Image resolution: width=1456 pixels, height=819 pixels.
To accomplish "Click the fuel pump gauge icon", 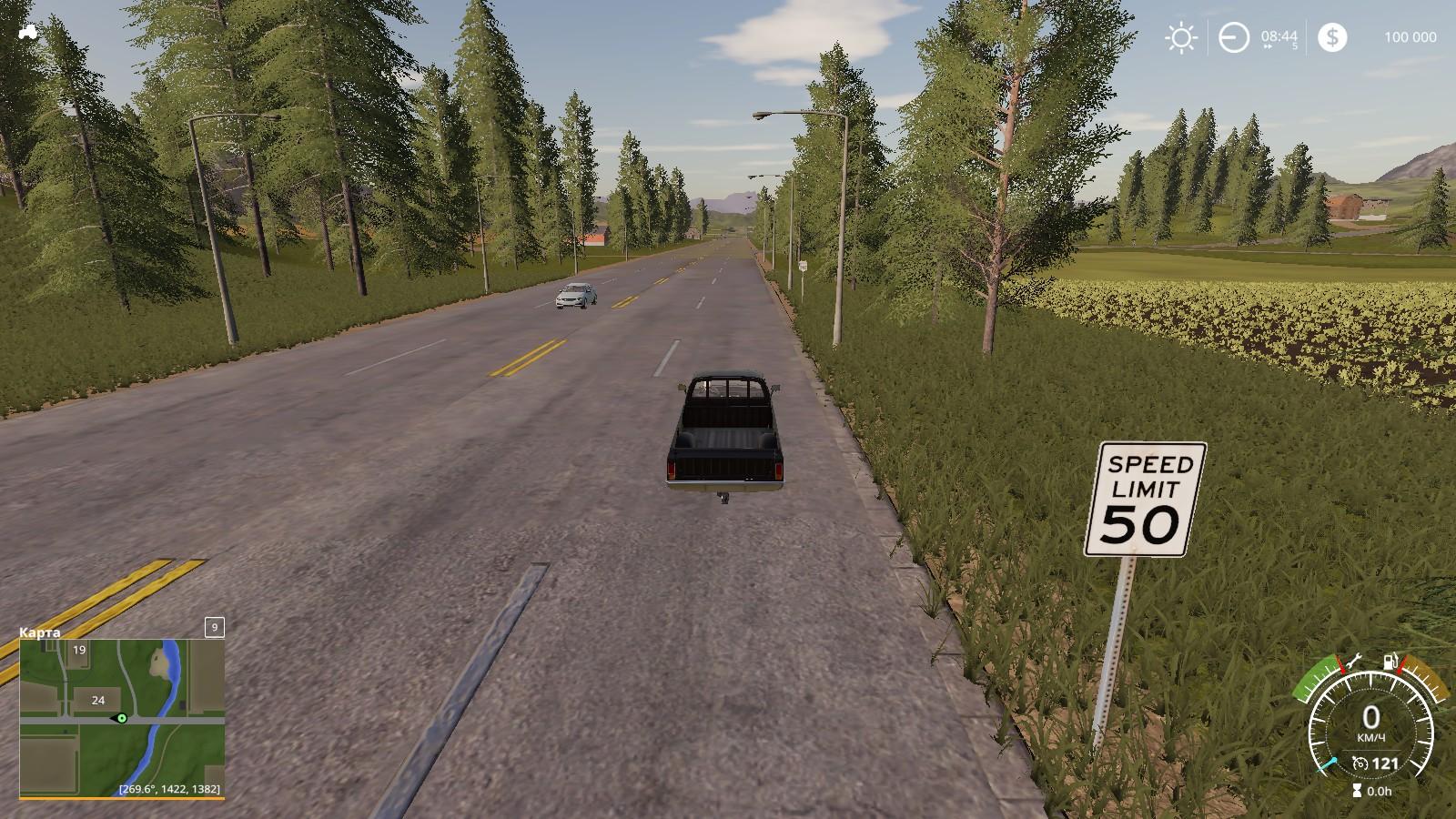I will point(1390,660).
